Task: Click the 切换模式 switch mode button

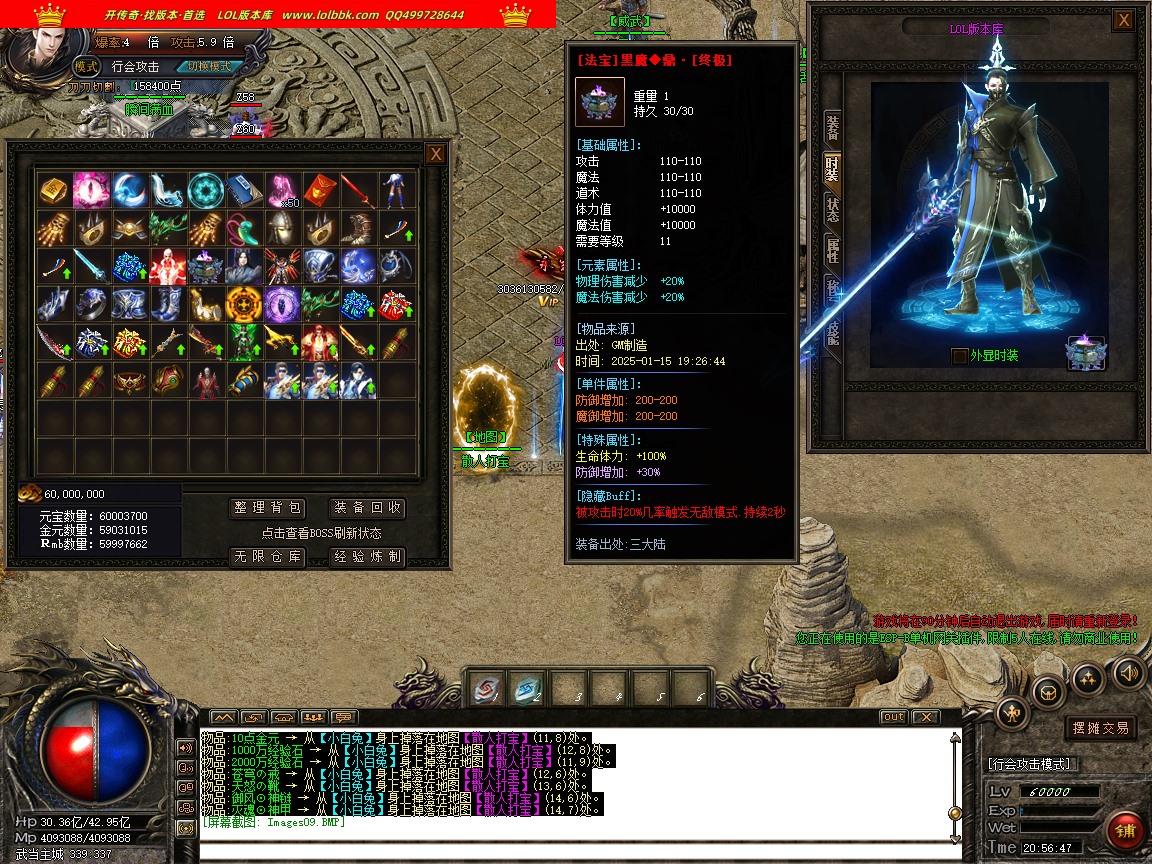Action: pos(208,66)
